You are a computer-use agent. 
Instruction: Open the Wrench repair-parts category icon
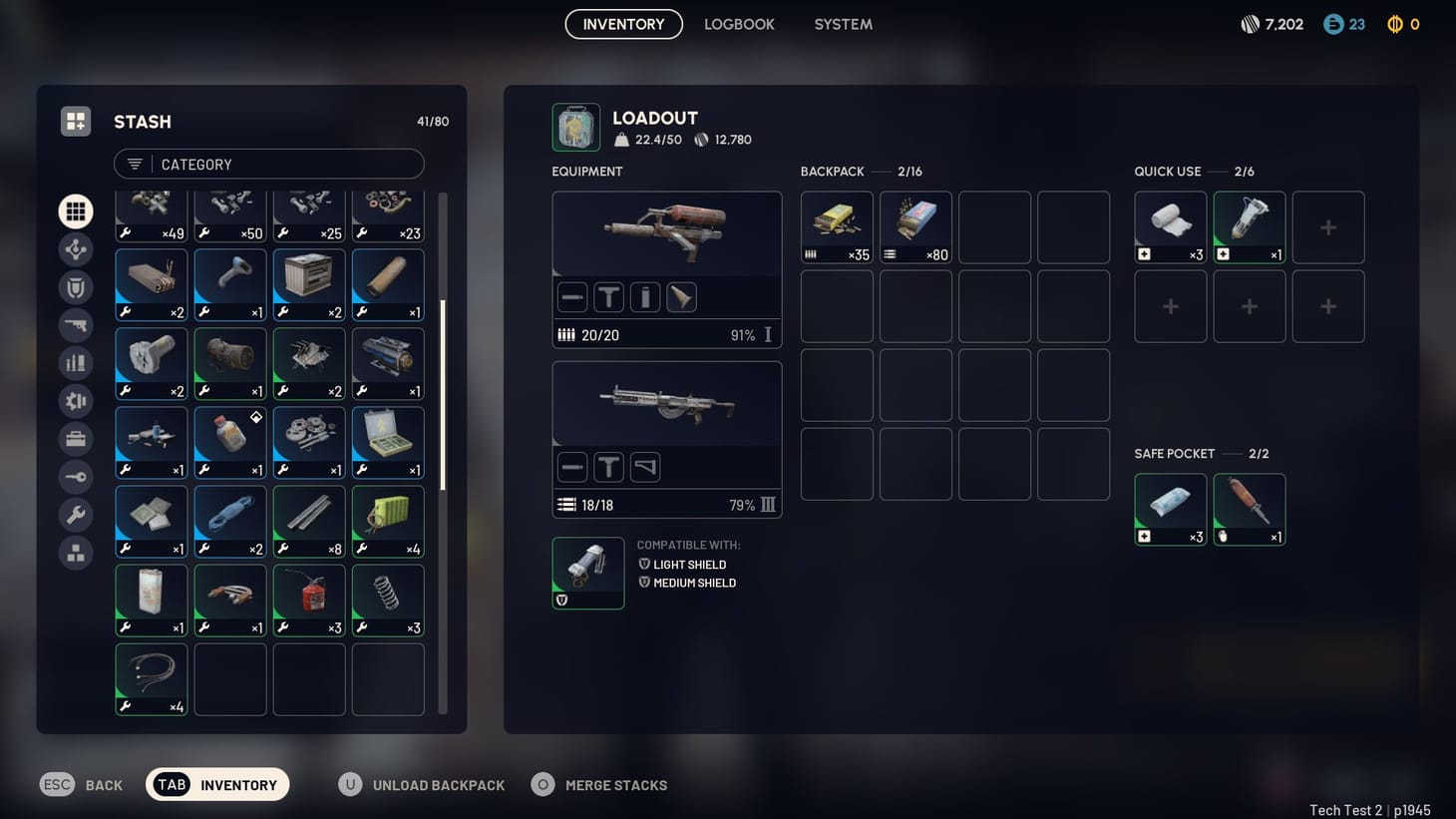(x=76, y=515)
